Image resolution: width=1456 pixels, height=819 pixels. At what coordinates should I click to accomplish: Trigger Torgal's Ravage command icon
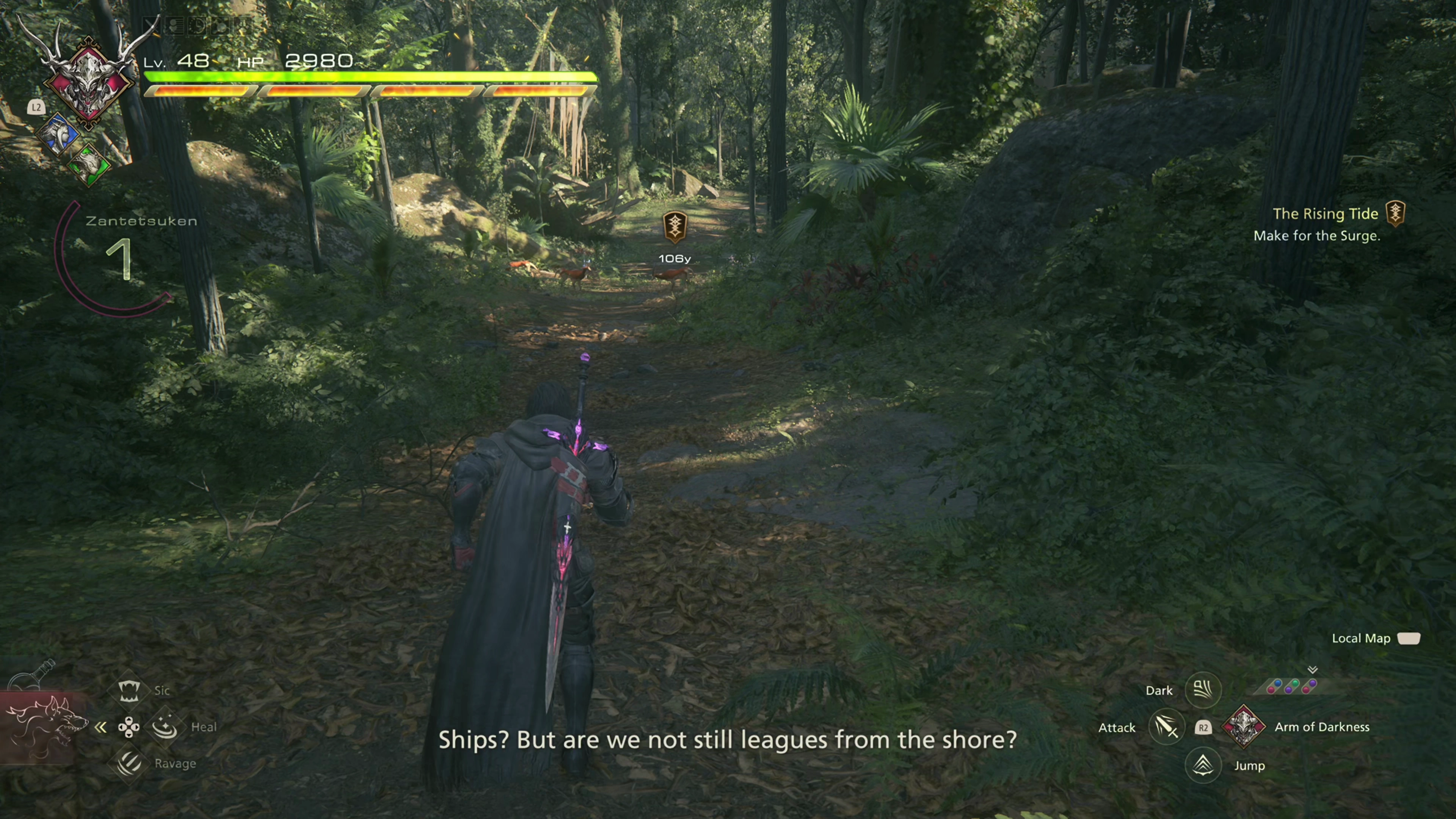click(x=129, y=764)
